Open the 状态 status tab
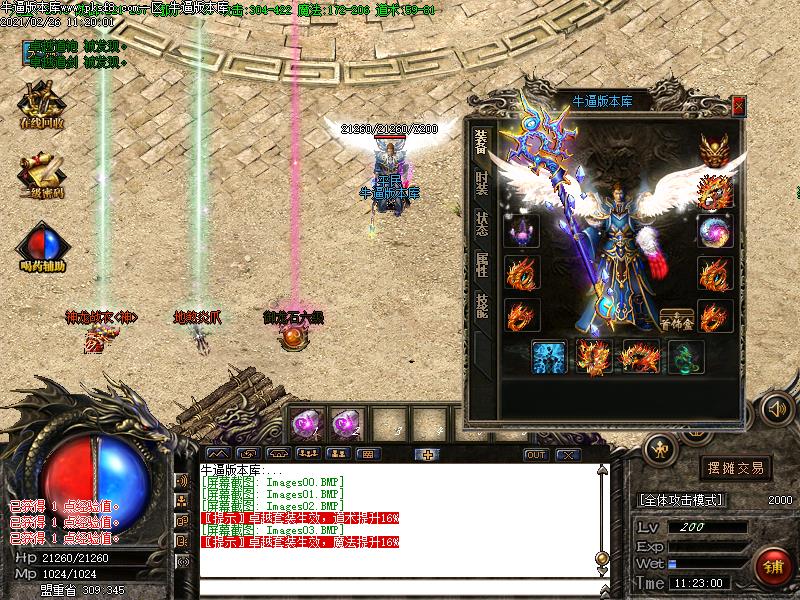This screenshot has height=600, width=800. pos(482,224)
